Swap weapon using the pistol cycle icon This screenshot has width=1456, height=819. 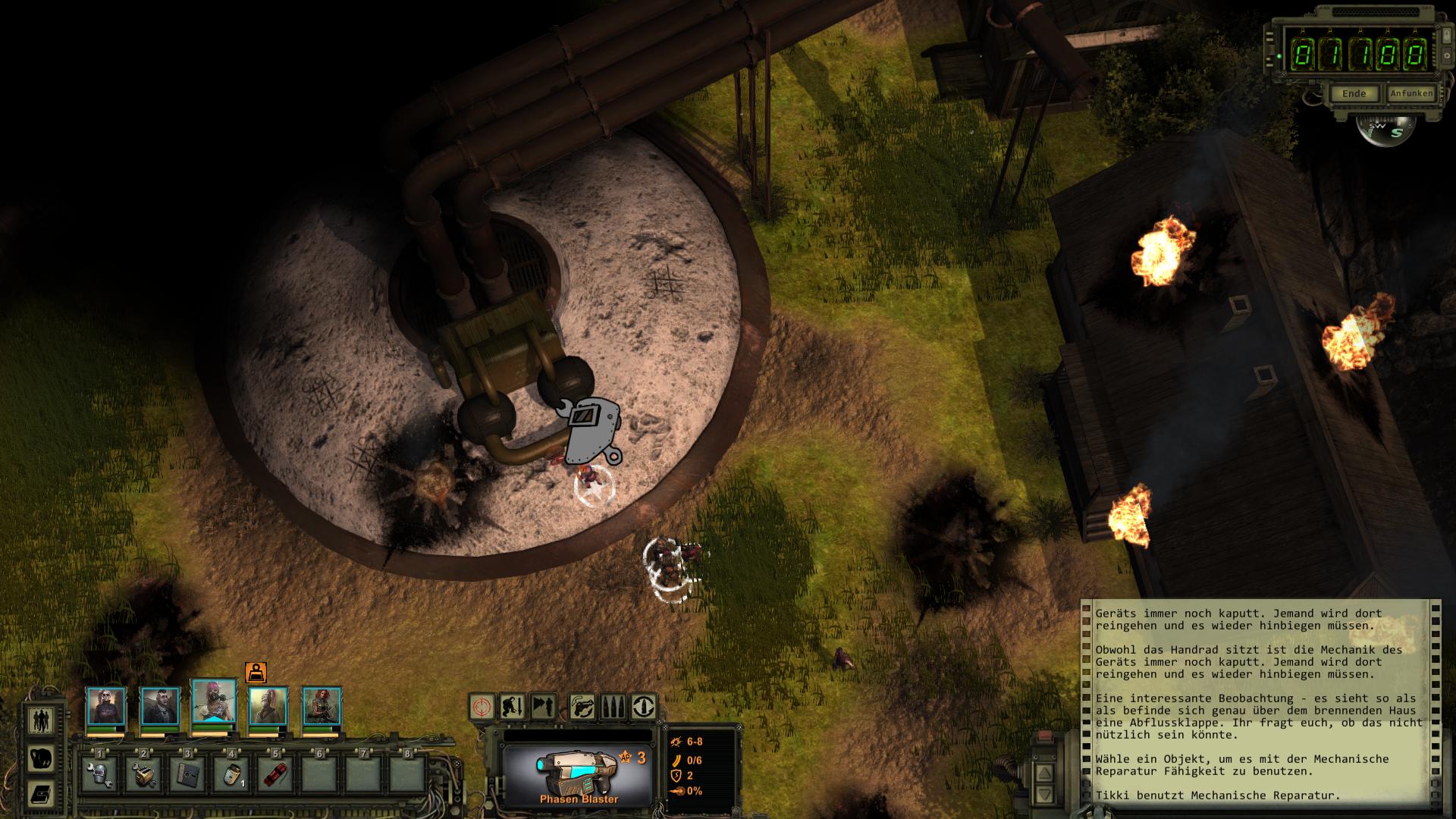(x=583, y=707)
